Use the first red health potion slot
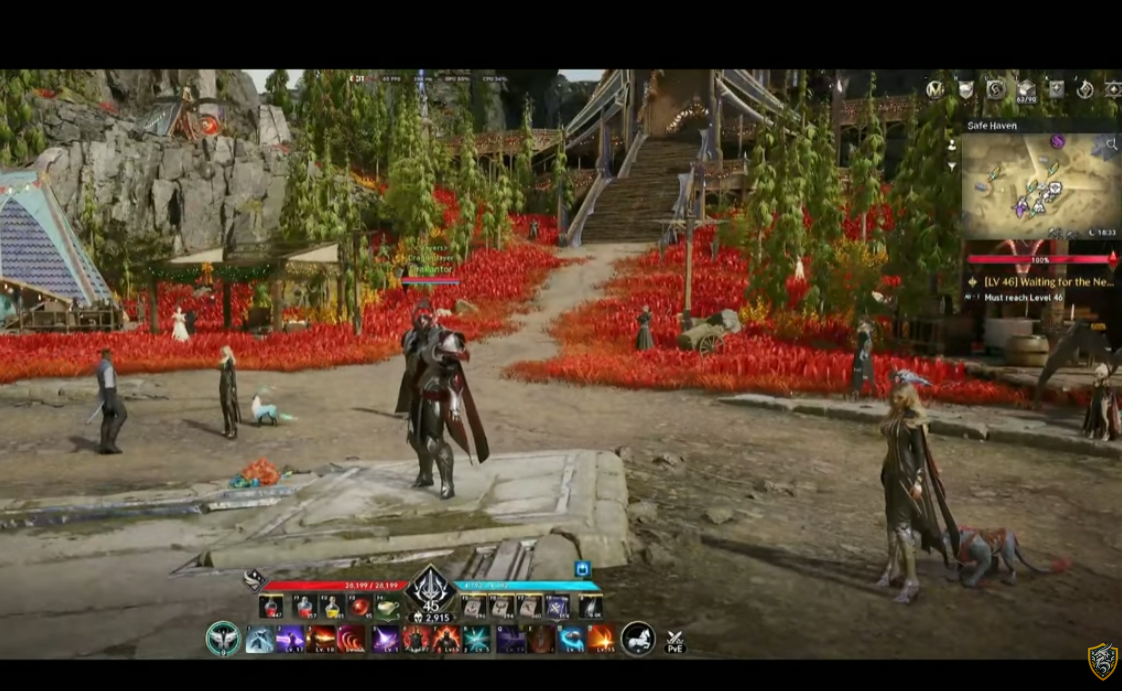 270,606
